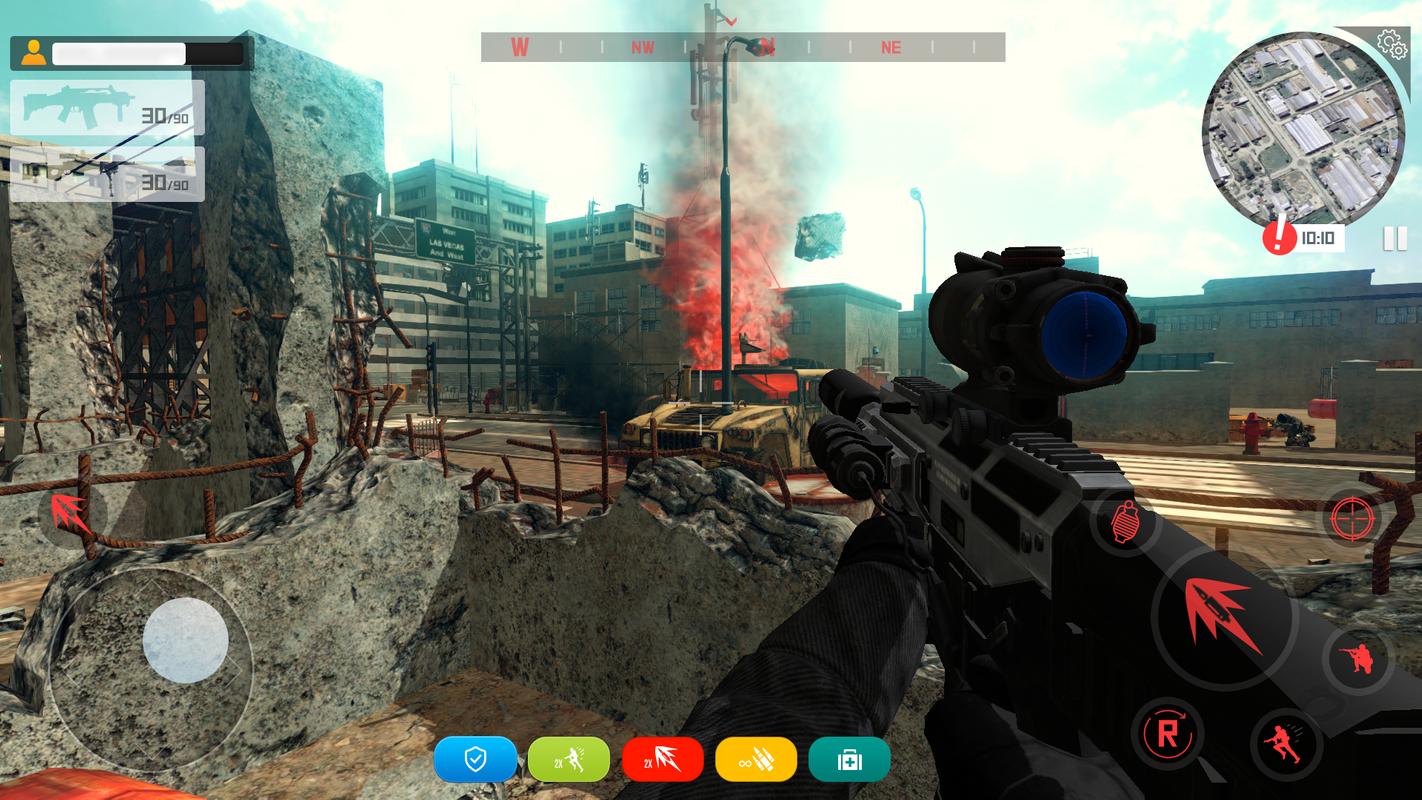Use the green 2x speed boost

point(569,760)
